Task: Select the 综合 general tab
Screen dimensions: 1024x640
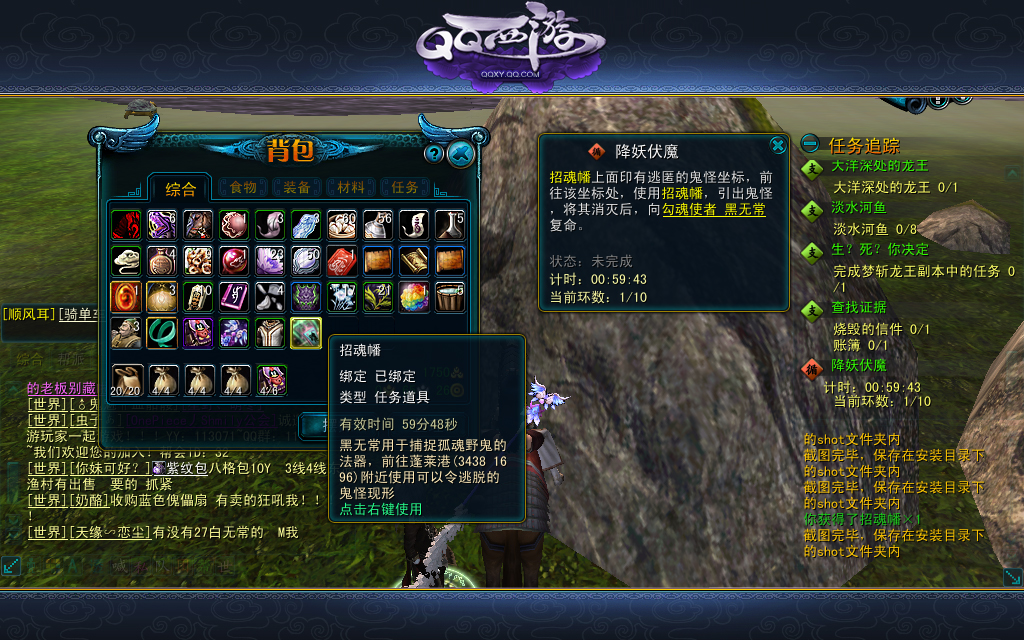Action: tap(181, 189)
